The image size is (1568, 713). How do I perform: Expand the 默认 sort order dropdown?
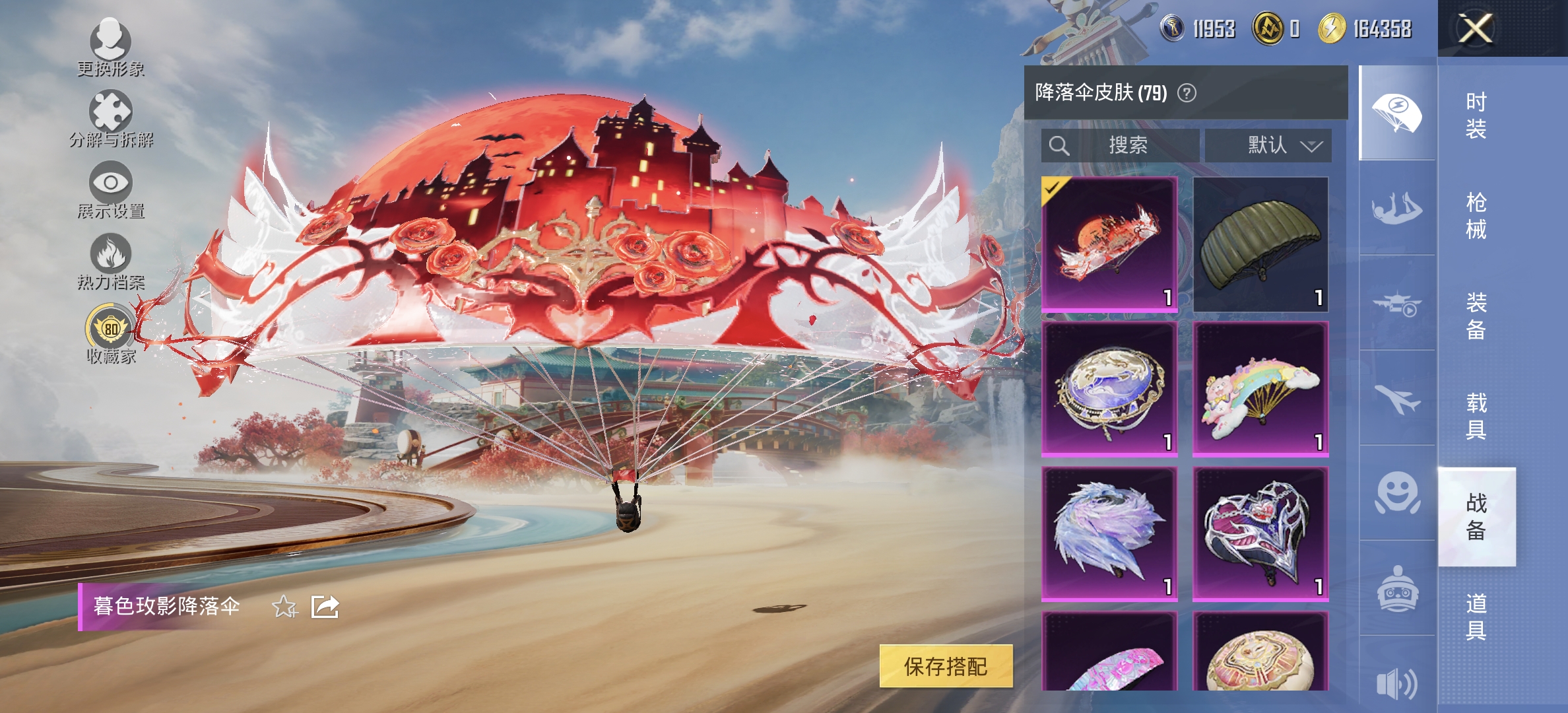click(1268, 146)
